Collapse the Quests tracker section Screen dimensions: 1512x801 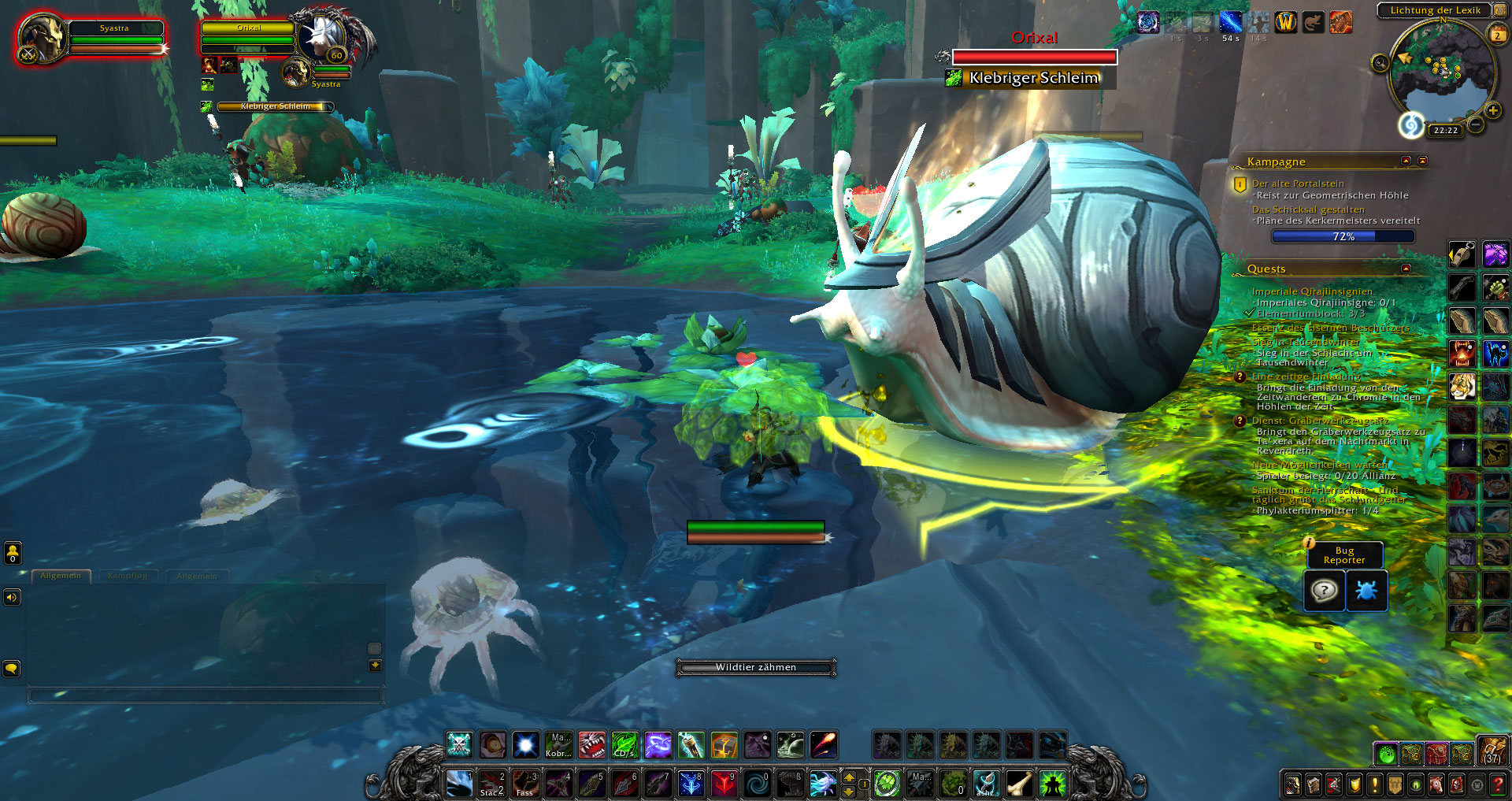(1406, 269)
